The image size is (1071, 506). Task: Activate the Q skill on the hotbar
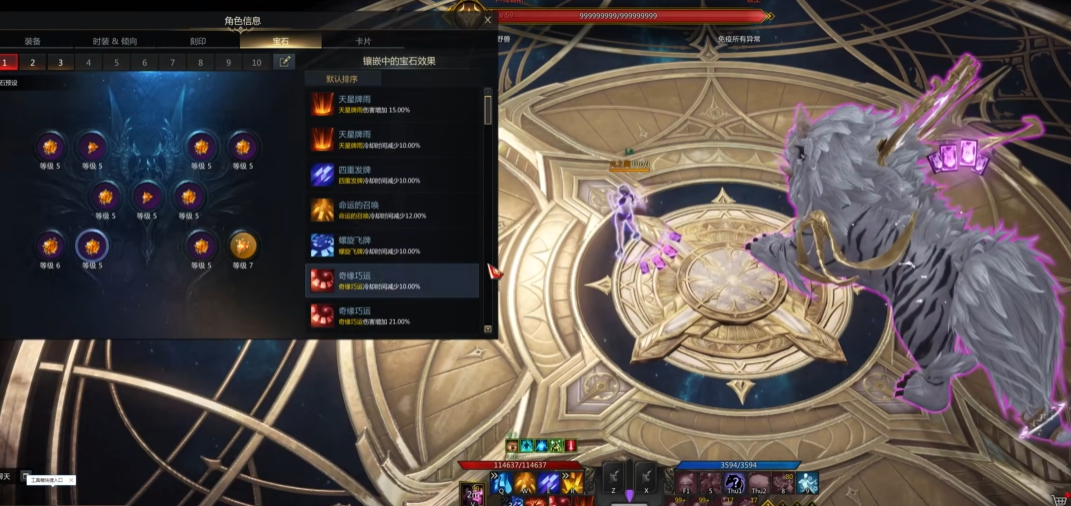500,483
